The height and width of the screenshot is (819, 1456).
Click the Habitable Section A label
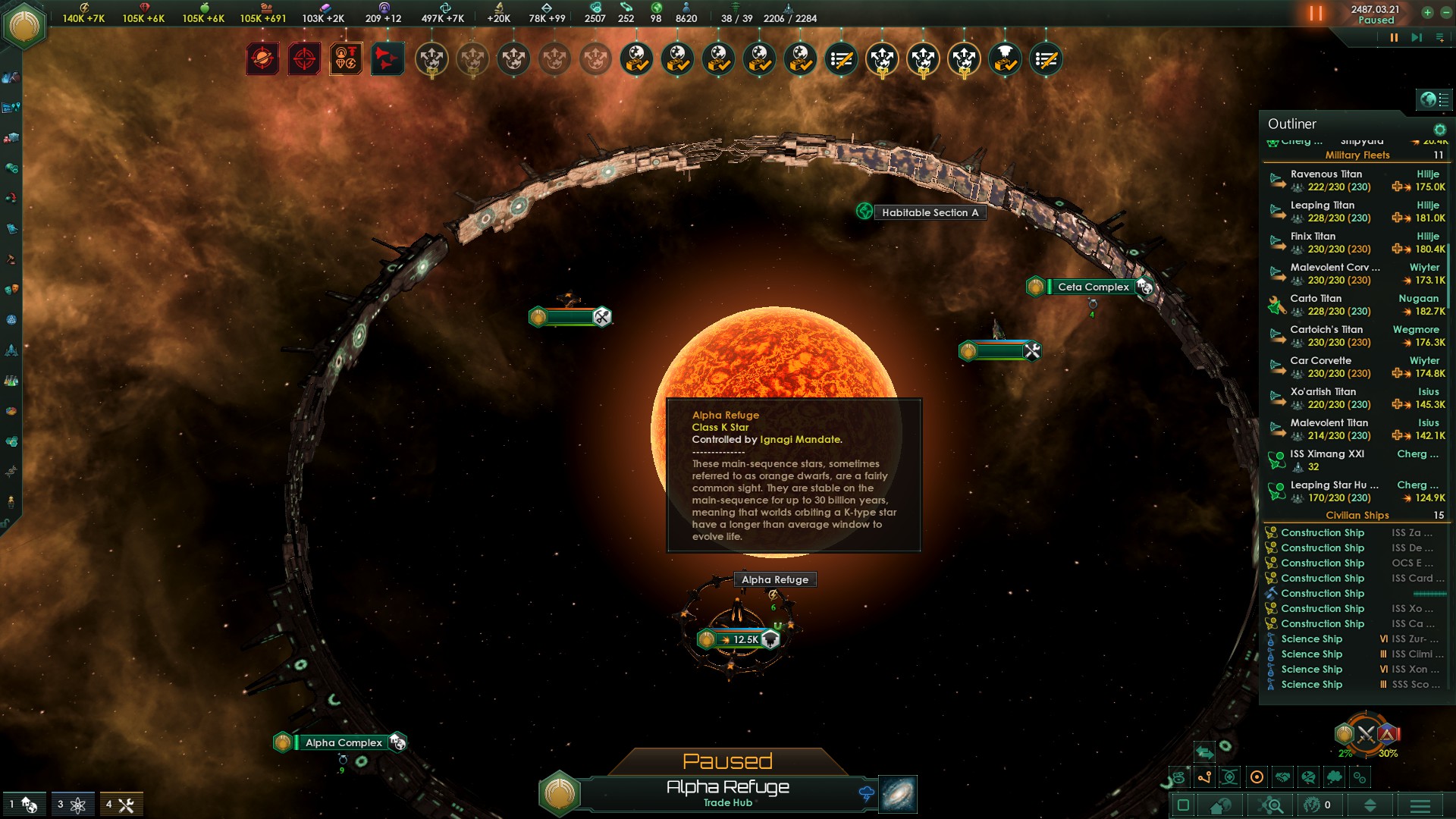pos(929,212)
